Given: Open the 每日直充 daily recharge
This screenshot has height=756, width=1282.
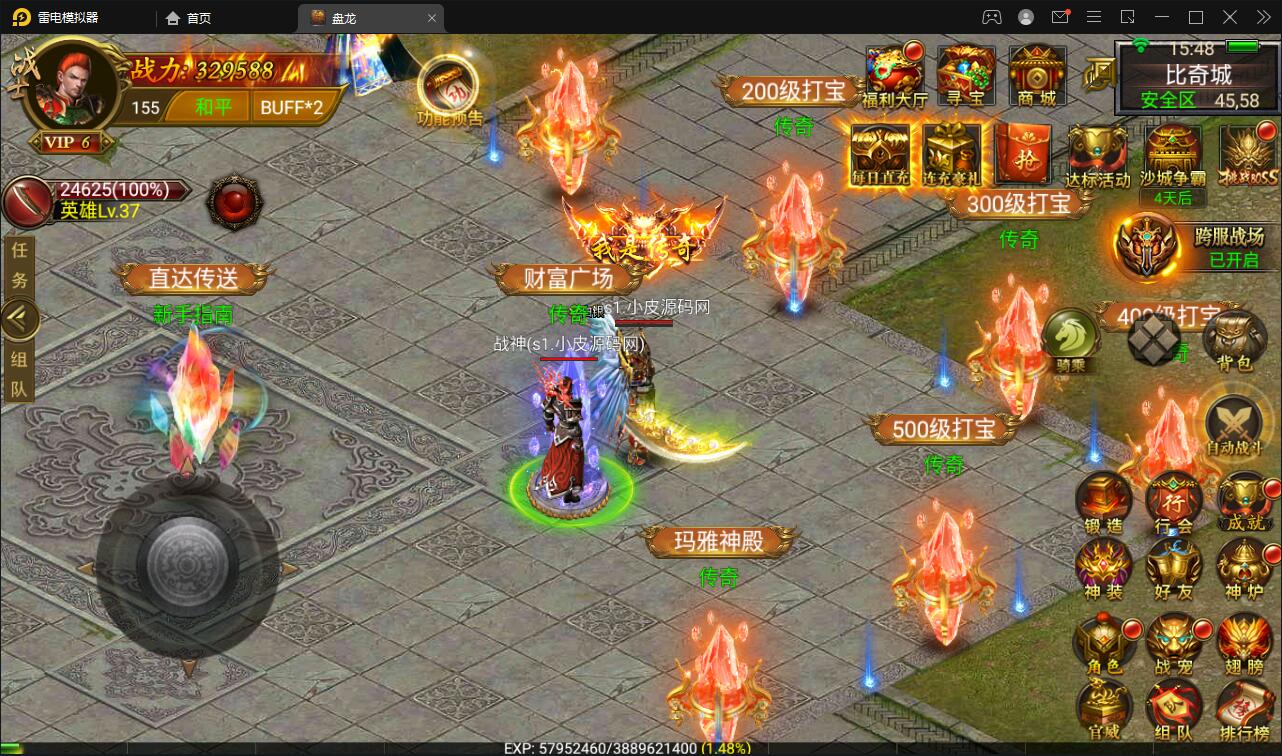Looking at the screenshot, I should [880, 154].
